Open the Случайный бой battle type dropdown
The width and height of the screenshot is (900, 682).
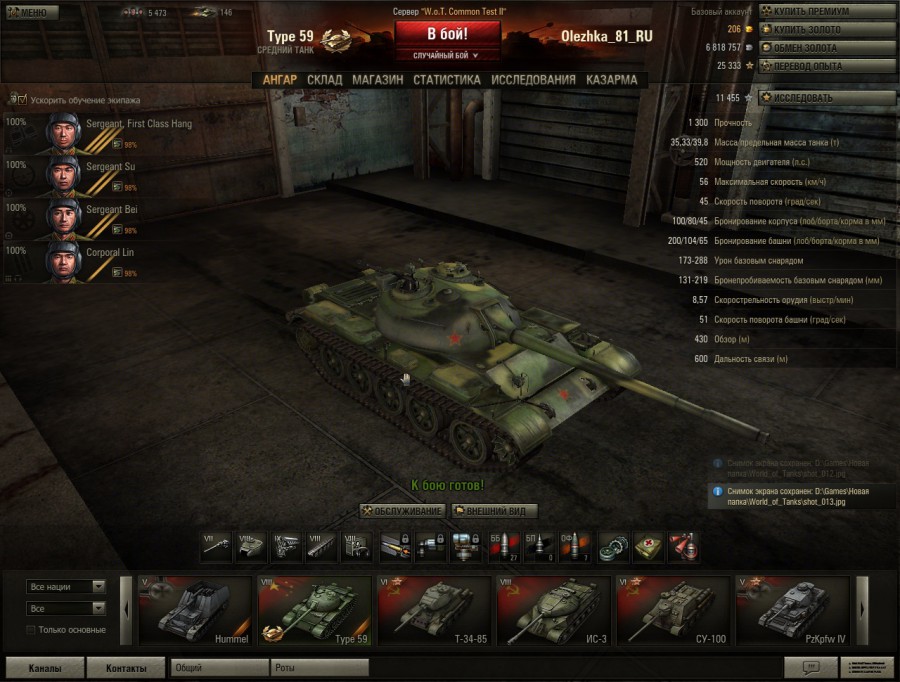click(x=446, y=56)
